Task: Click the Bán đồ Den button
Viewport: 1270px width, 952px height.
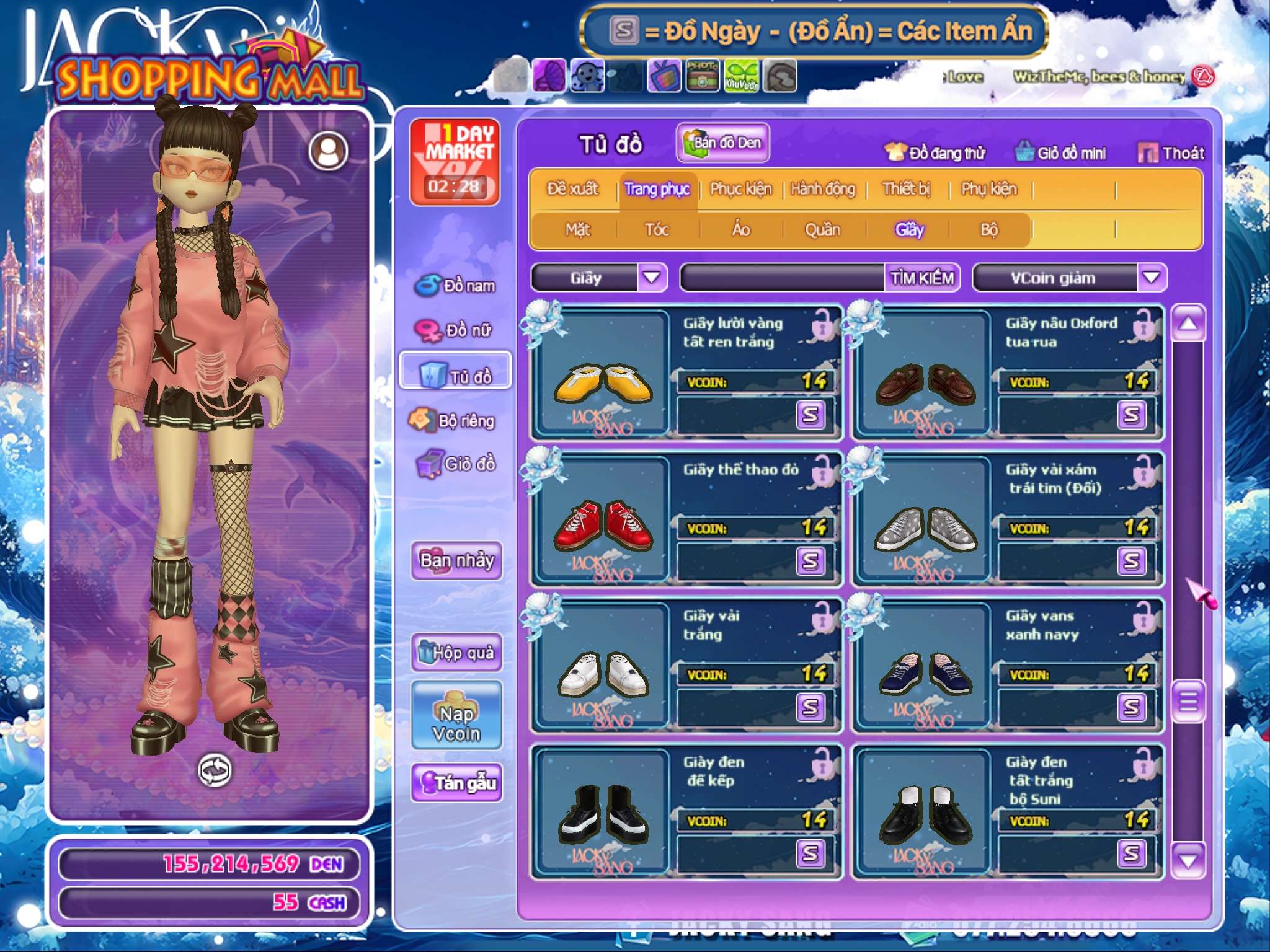Action: point(722,143)
